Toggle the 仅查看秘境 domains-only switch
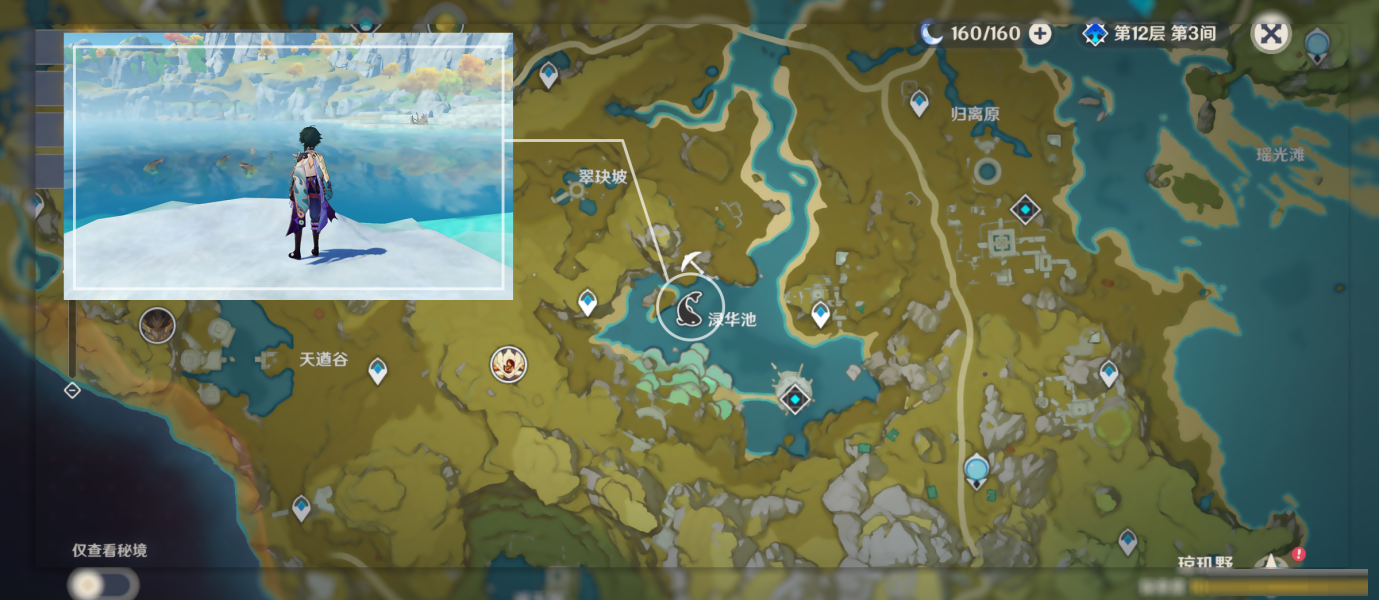Screen dimensions: 1379x600 [103, 584]
